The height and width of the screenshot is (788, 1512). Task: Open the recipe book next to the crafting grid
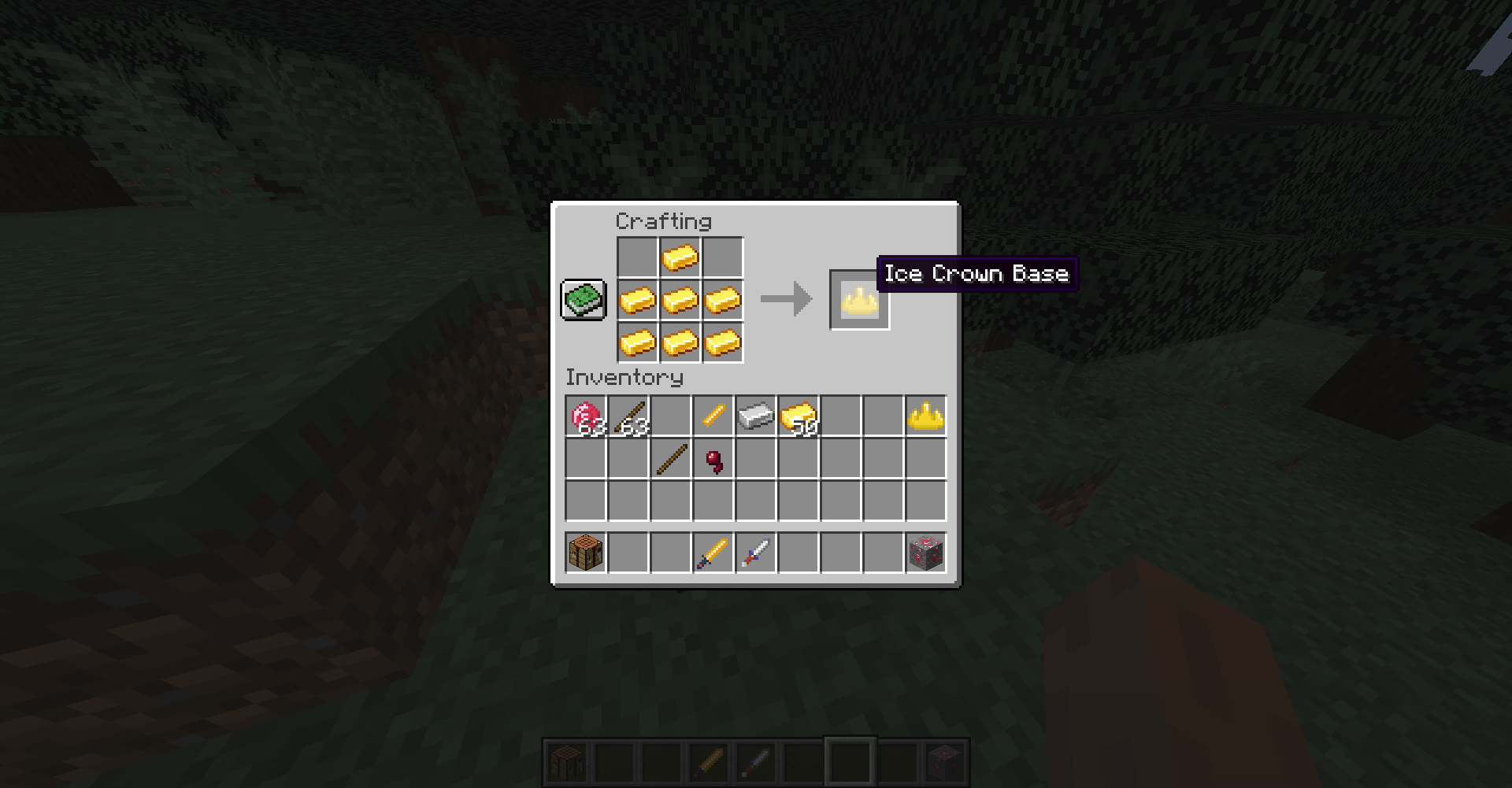coord(584,299)
